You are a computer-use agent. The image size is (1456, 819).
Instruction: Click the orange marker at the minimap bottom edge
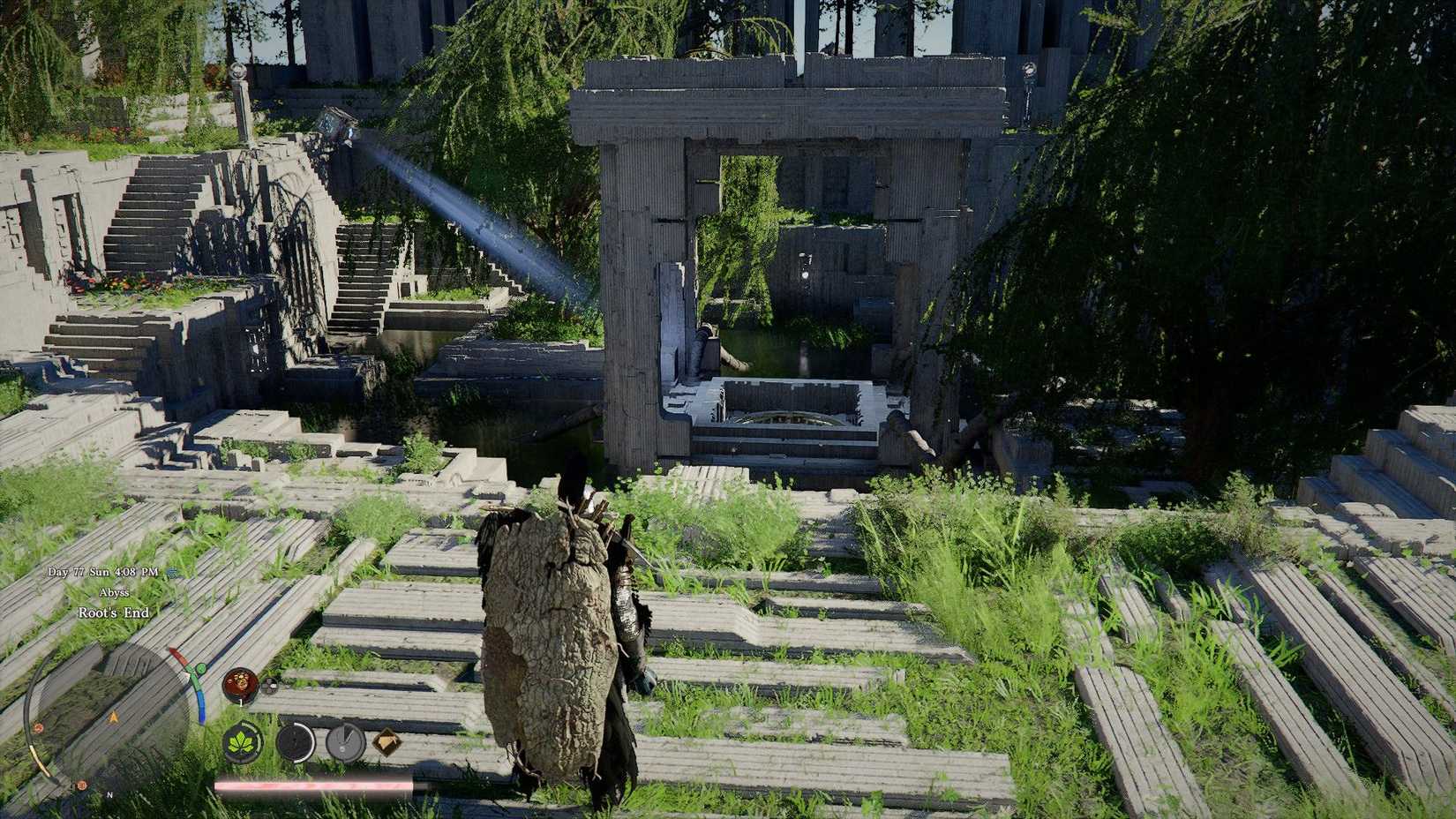80,785
